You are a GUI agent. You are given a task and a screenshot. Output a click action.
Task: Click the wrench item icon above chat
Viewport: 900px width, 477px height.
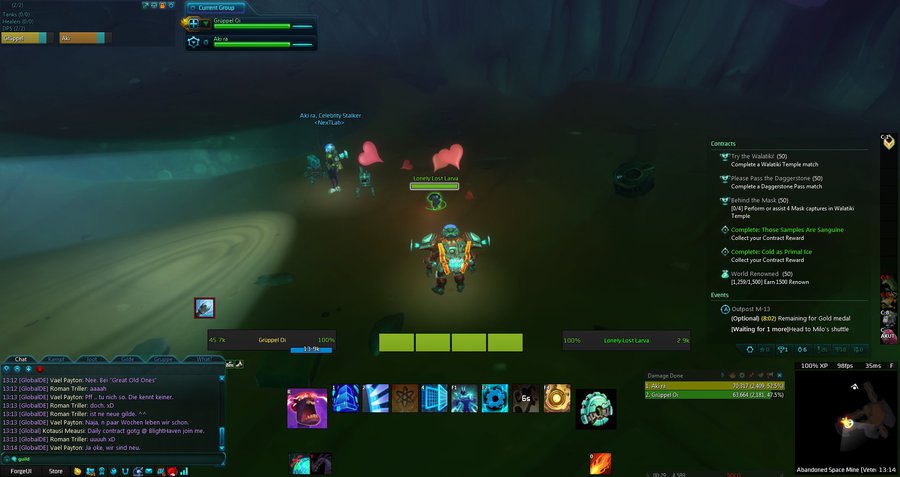click(204, 308)
